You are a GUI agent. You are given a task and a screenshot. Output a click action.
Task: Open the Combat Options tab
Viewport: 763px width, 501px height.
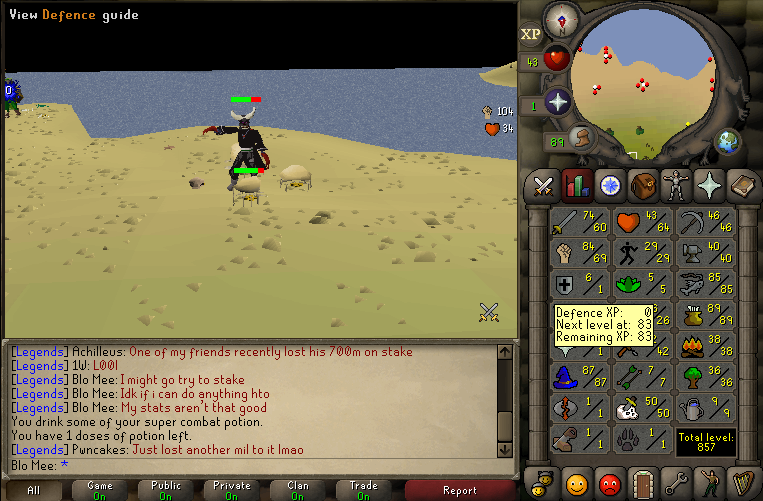543,185
